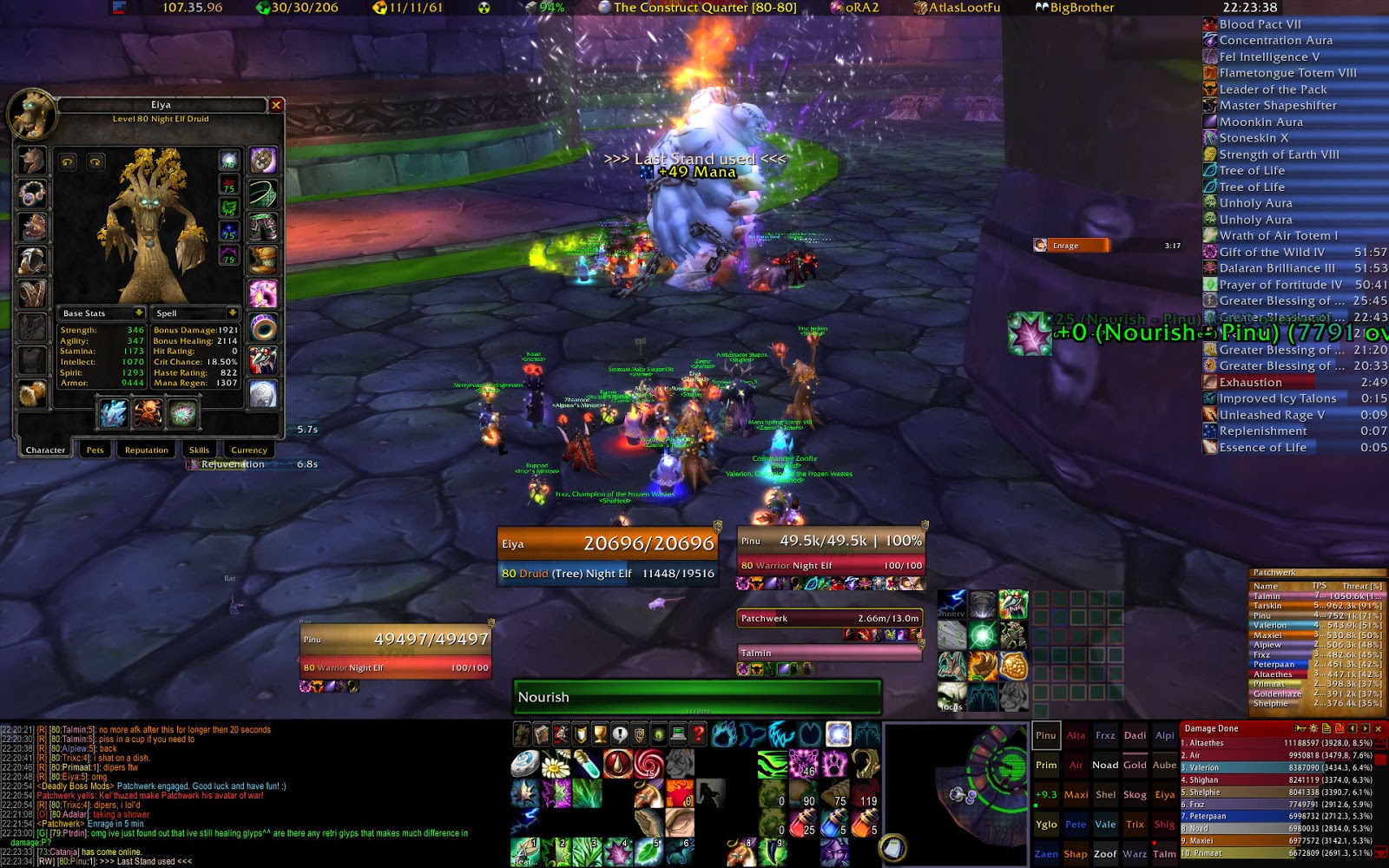
Task: Click the Hearthstone icon on the action bar
Action: pos(524,763)
